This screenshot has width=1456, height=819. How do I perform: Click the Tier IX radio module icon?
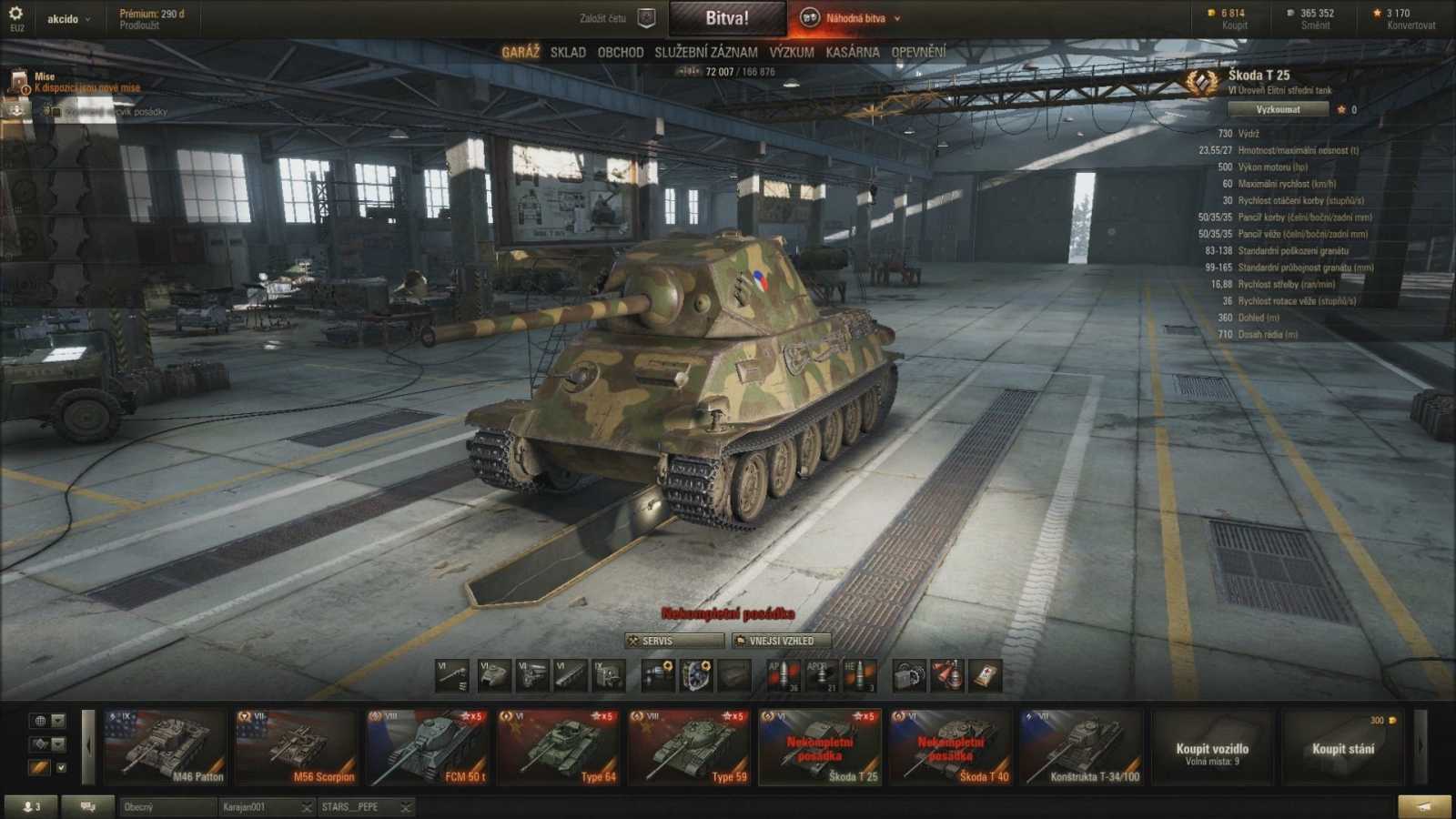(x=608, y=676)
